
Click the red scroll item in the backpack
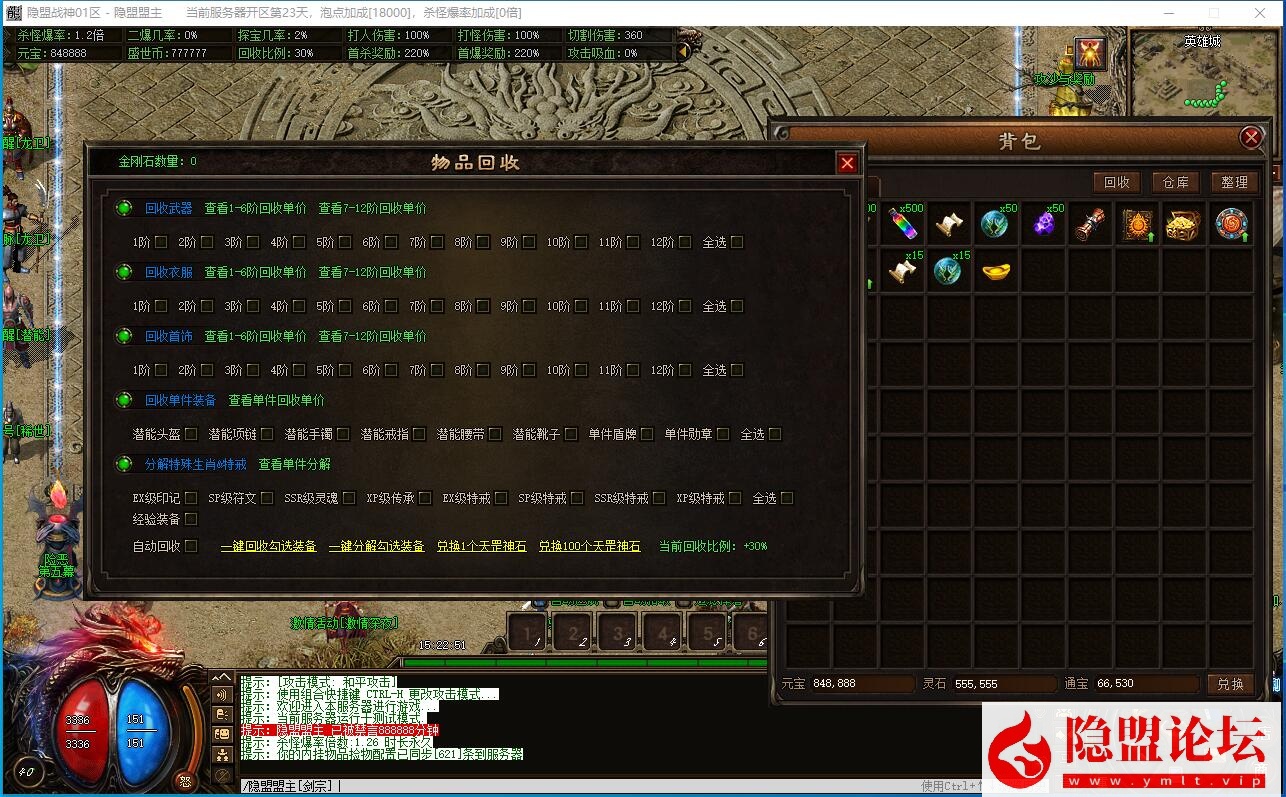point(1090,222)
